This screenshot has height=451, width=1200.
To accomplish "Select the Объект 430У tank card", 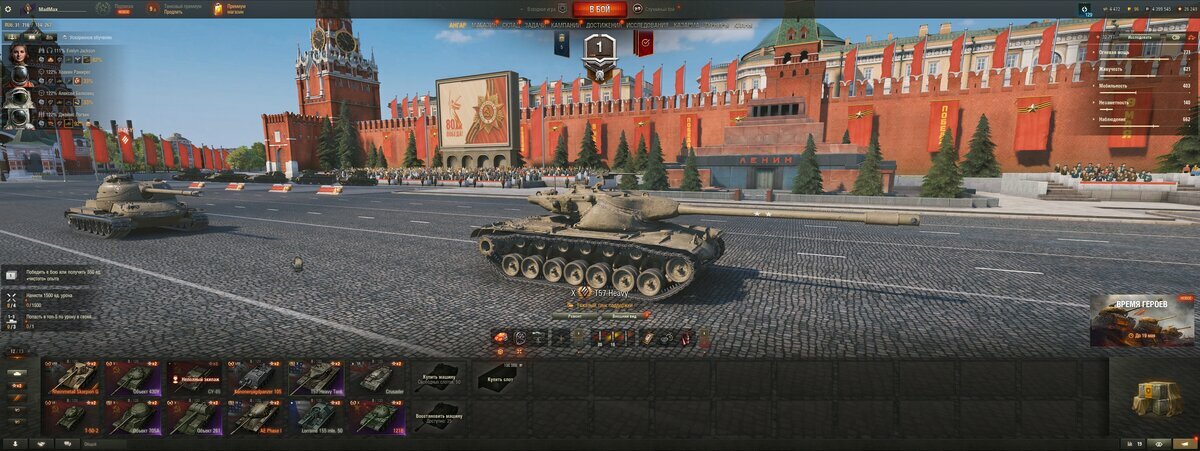I will (134, 378).
